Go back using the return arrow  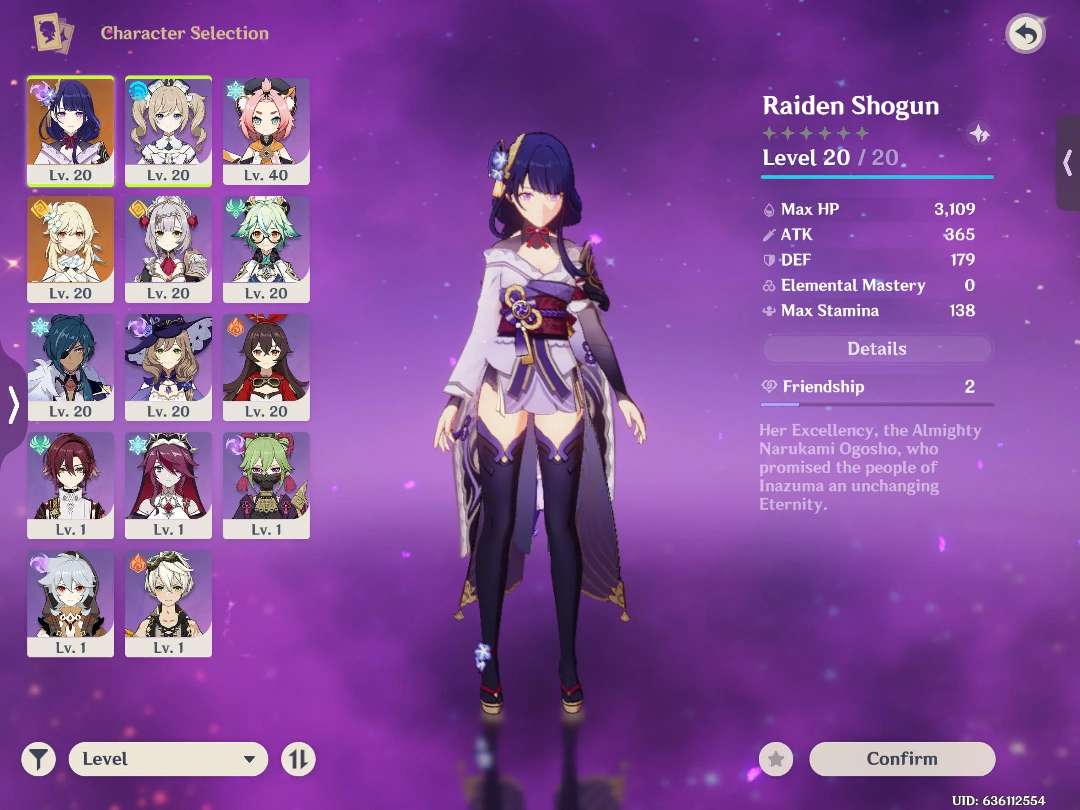pos(1025,35)
